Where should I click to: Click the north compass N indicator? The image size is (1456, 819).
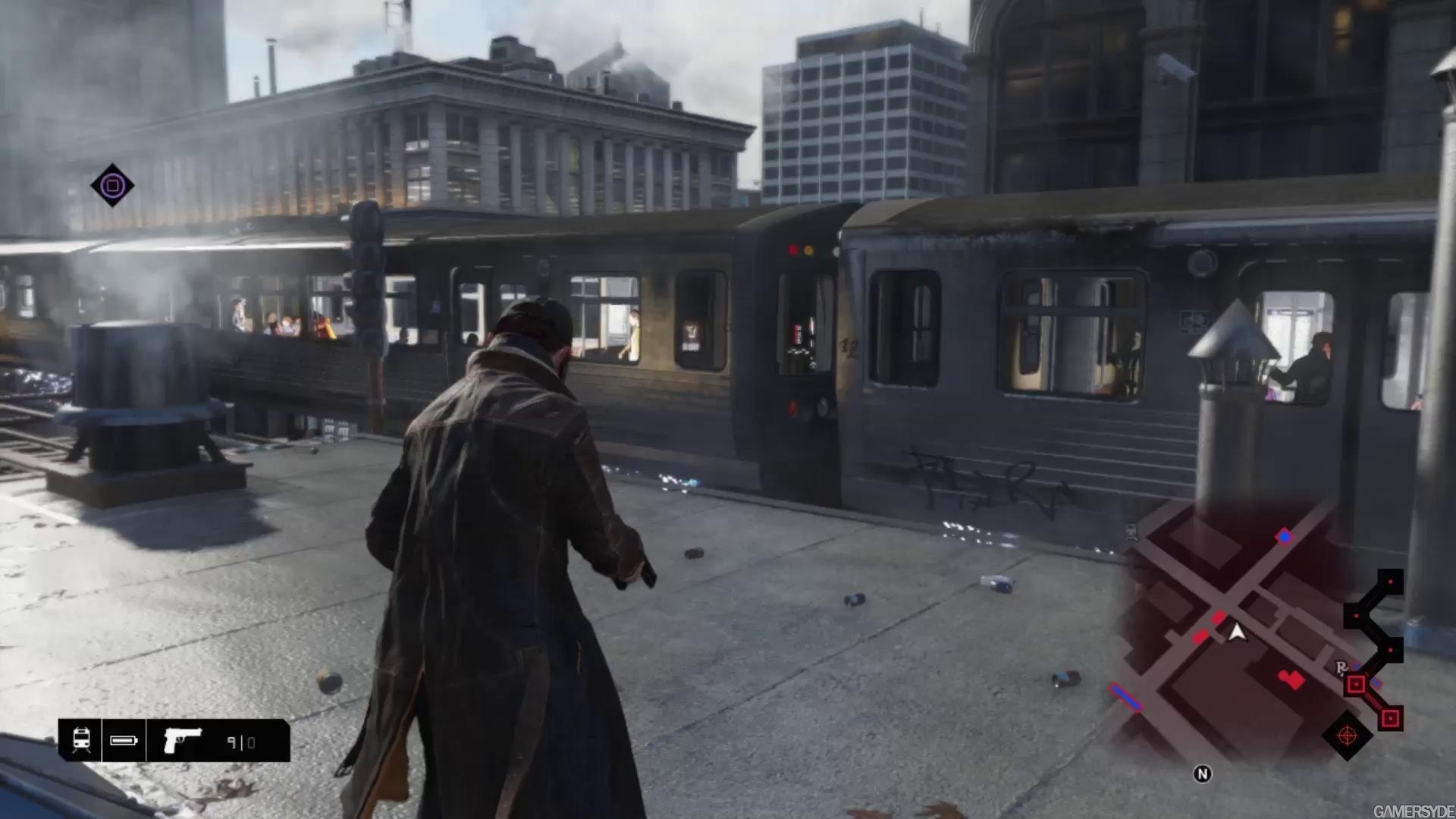(1202, 773)
